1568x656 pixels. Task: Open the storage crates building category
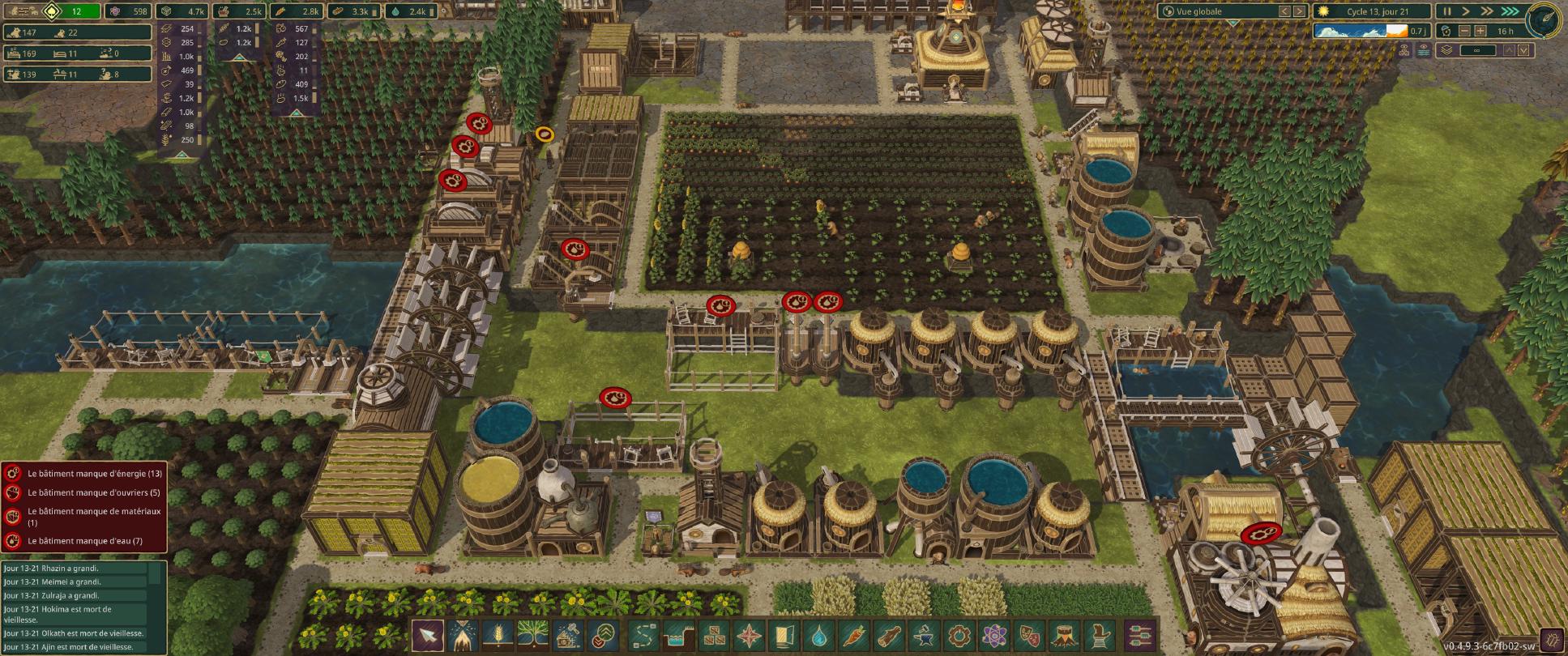point(715,635)
